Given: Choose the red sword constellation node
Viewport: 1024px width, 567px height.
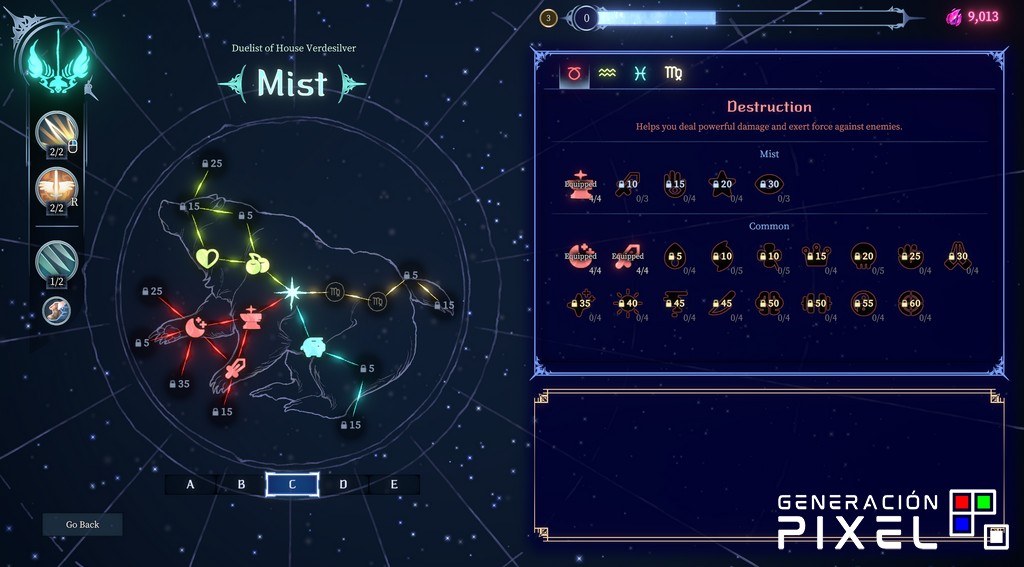Looking at the screenshot, I should 235,368.
